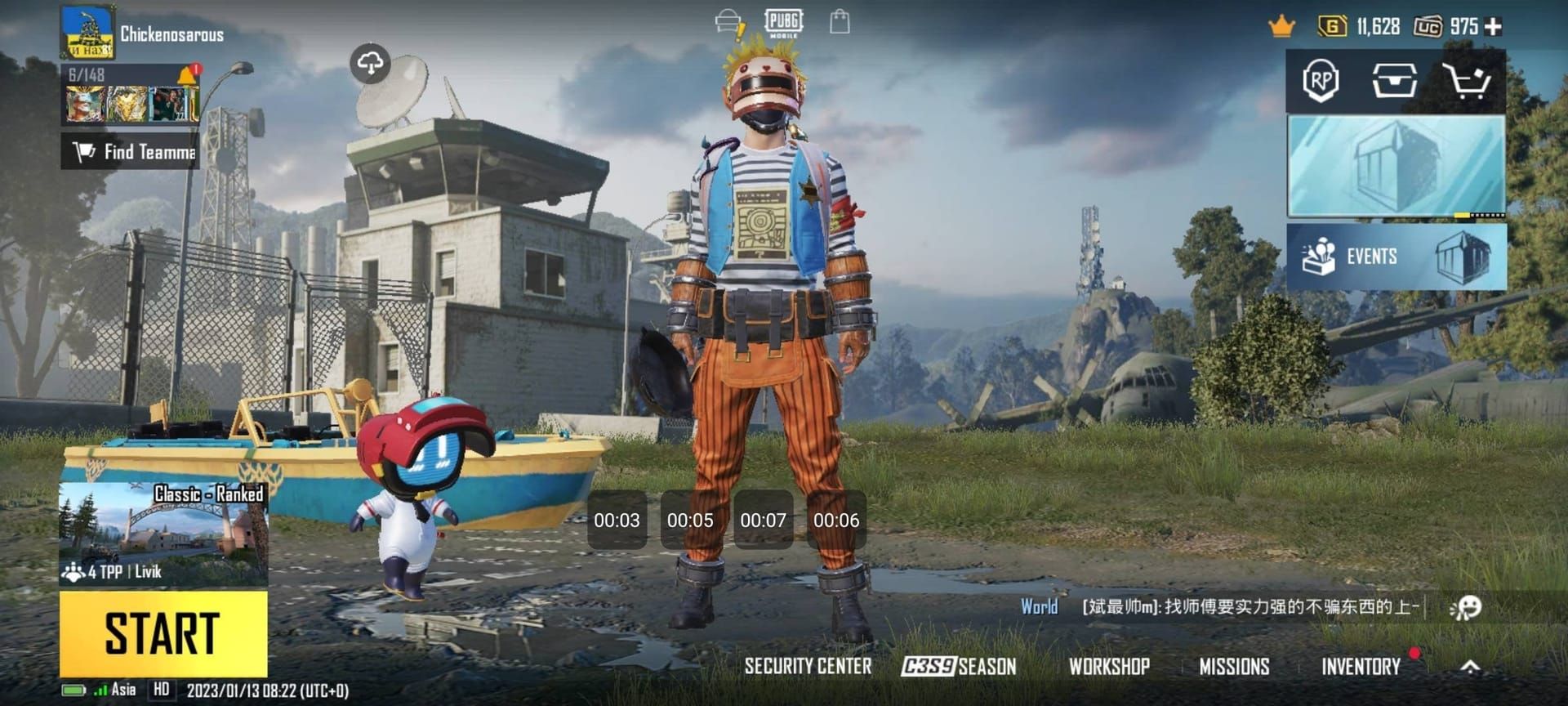
Task: Open the EVENTS panel
Action: [1396, 257]
